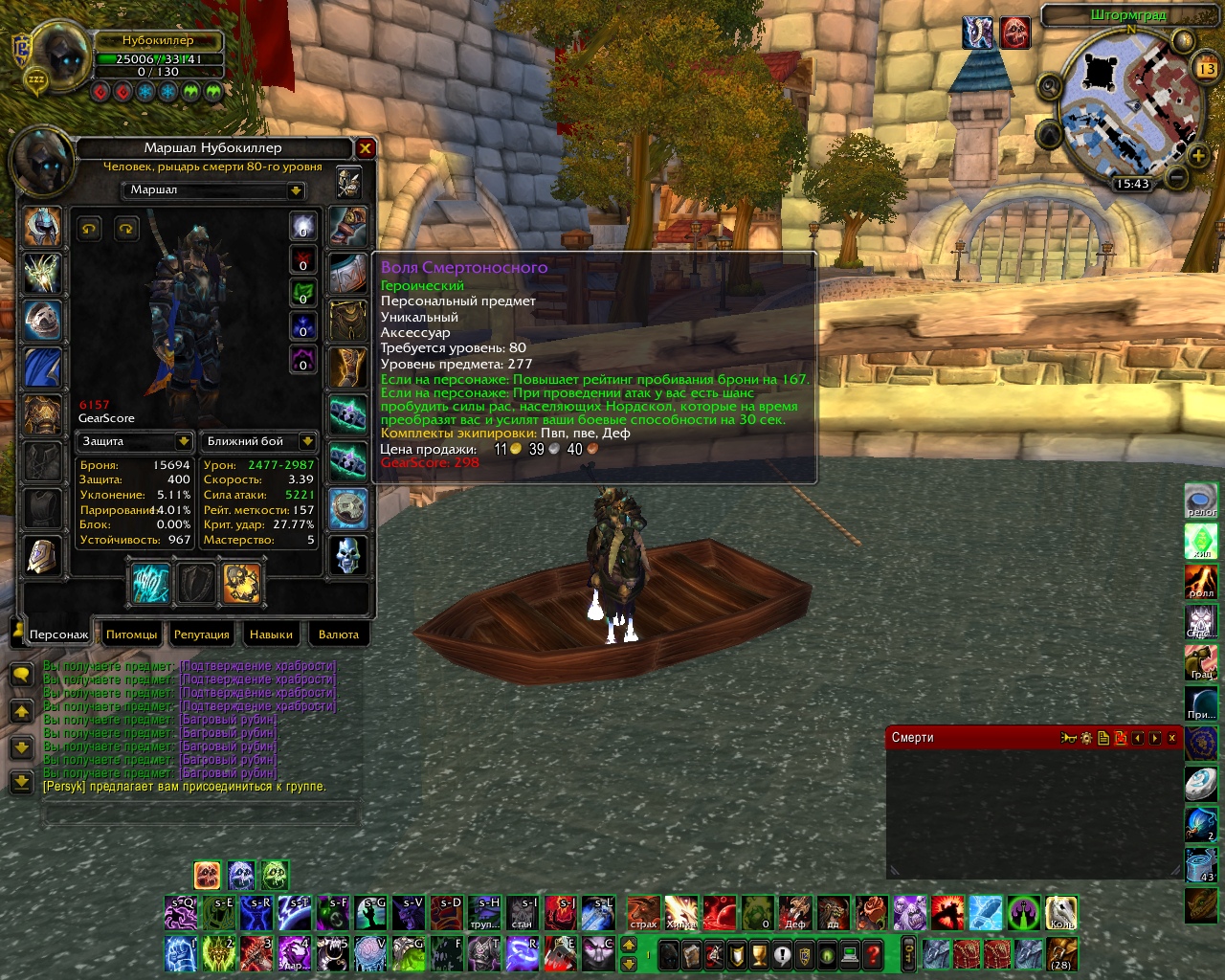Image resolution: width=1225 pixels, height=980 pixels.
Task: Open the red question mark help button
Action: pyautogui.click(x=873, y=954)
